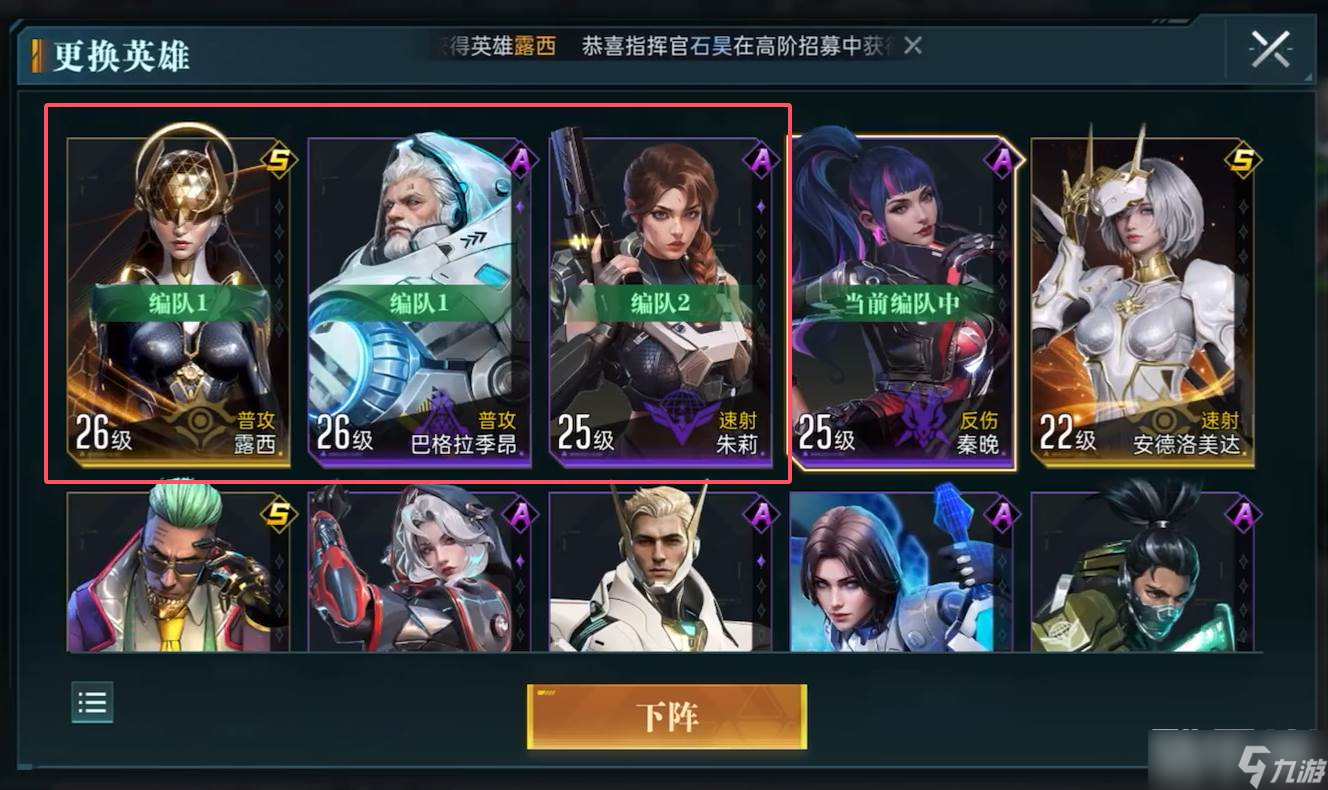The width and height of the screenshot is (1328, 790).
Task: Select the hero card 露西
Action: tap(178, 302)
